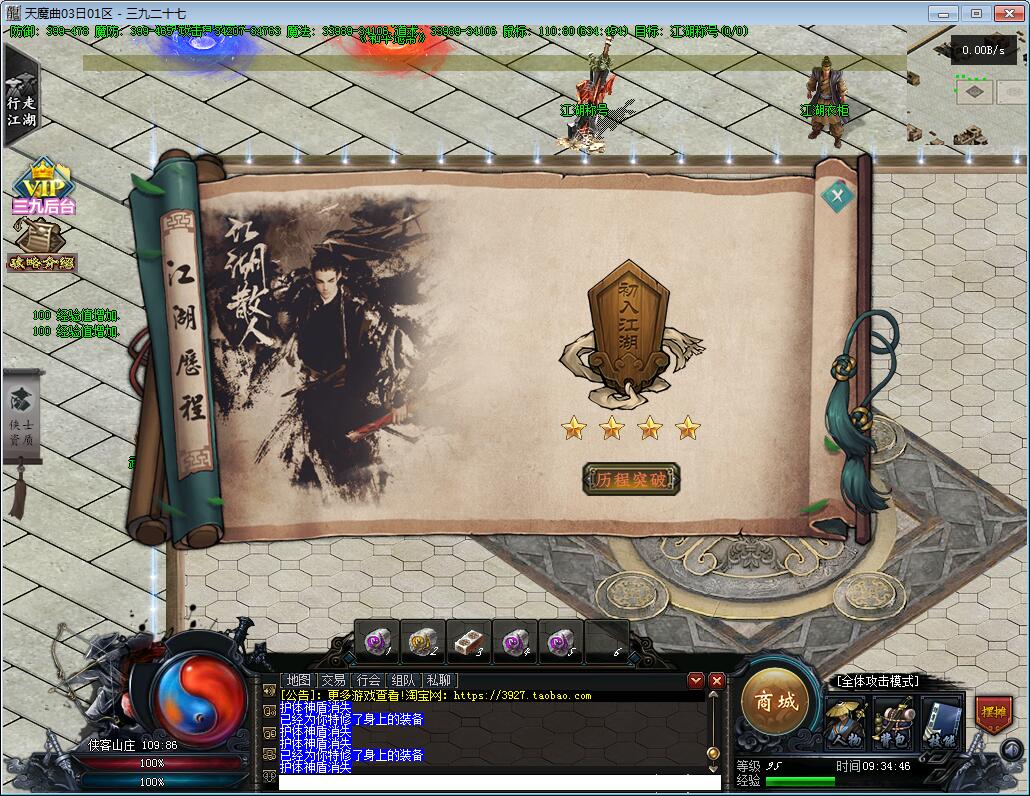Image resolution: width=1030 pixels, height=796 pixels.
Task: Select the 行会 guild chat tab
Action: click(368, 680)
